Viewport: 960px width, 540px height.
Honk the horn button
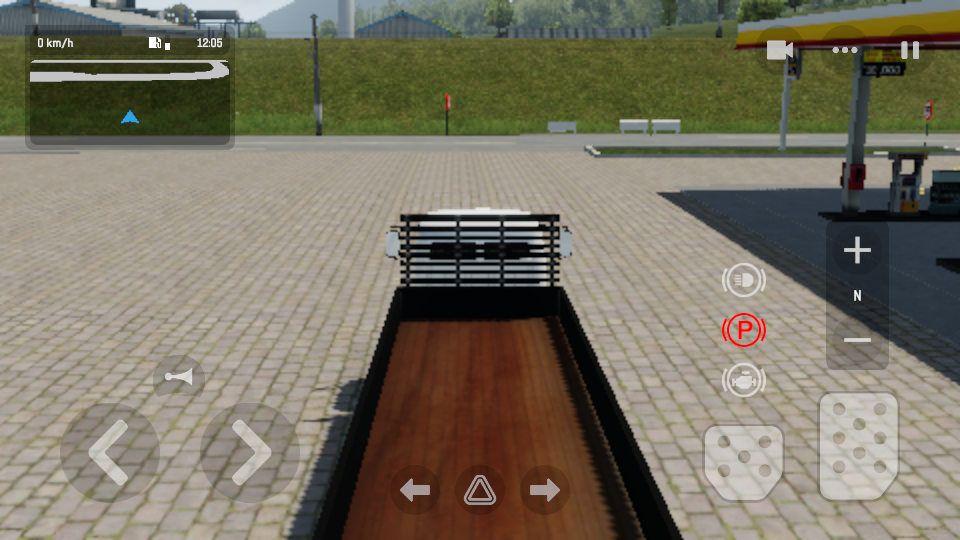tap(180, 377)
